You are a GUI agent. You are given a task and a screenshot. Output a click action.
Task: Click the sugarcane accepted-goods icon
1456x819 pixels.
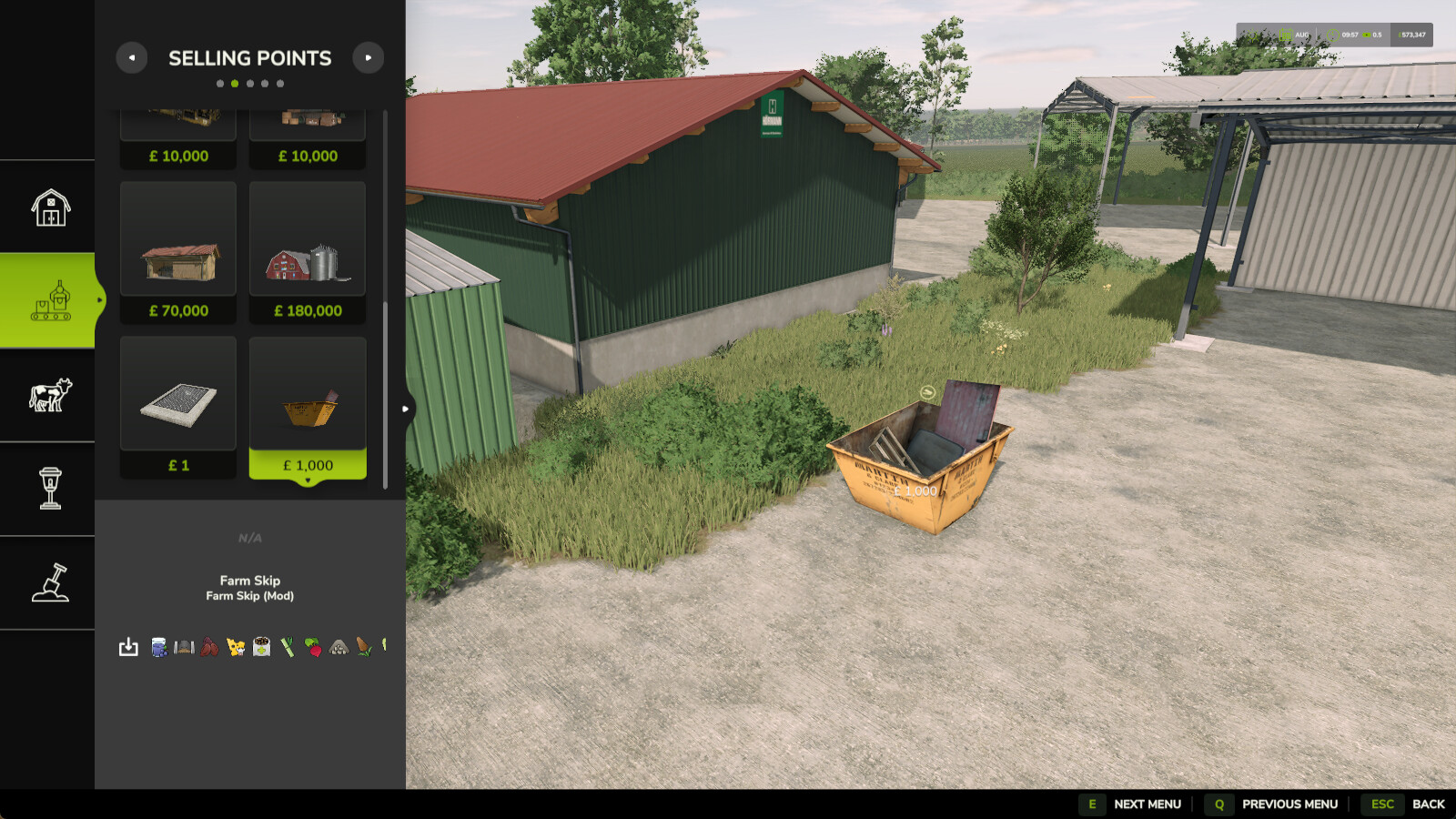[287, 648]
